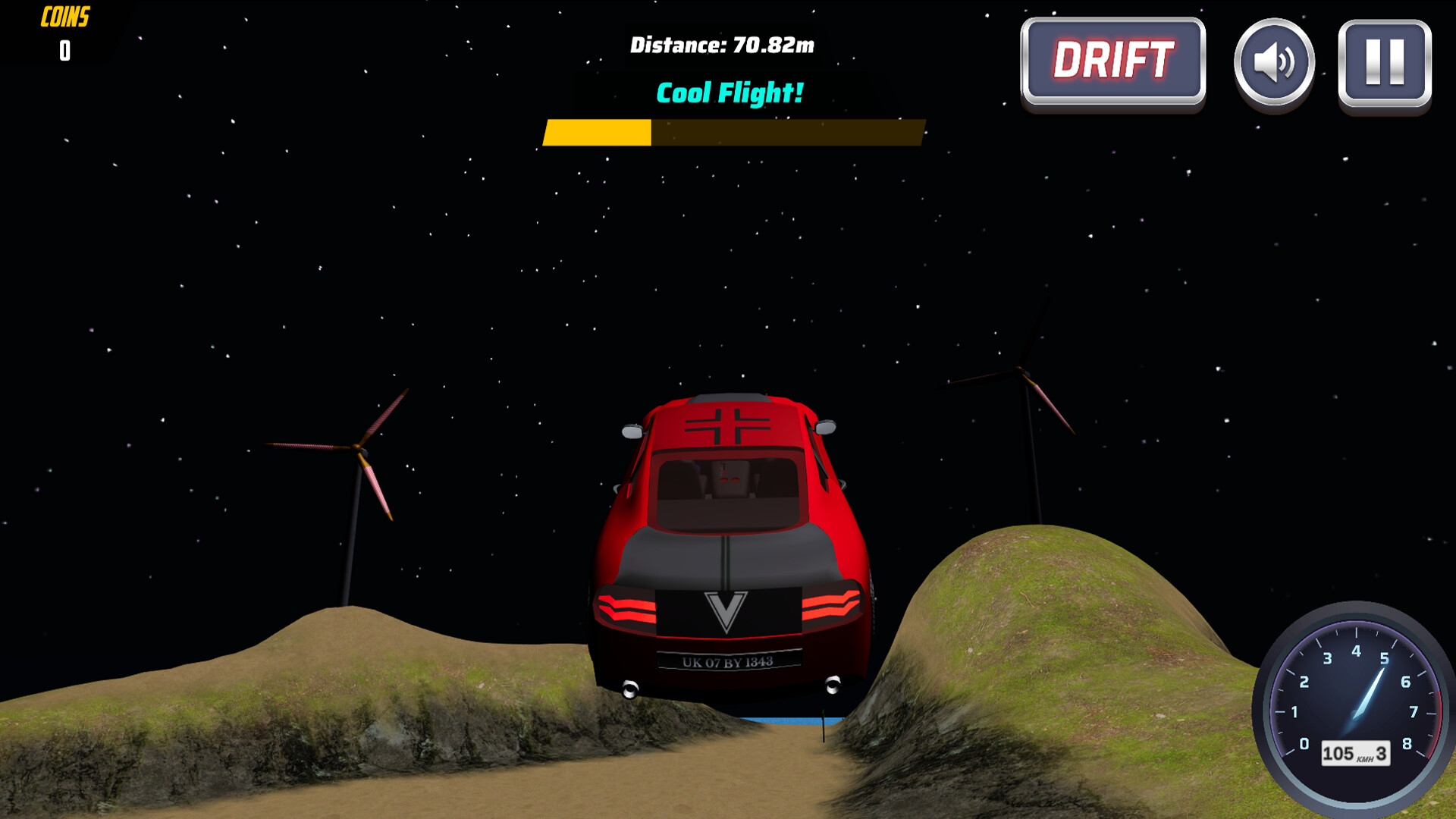Pause the game

click(1385, 62)
